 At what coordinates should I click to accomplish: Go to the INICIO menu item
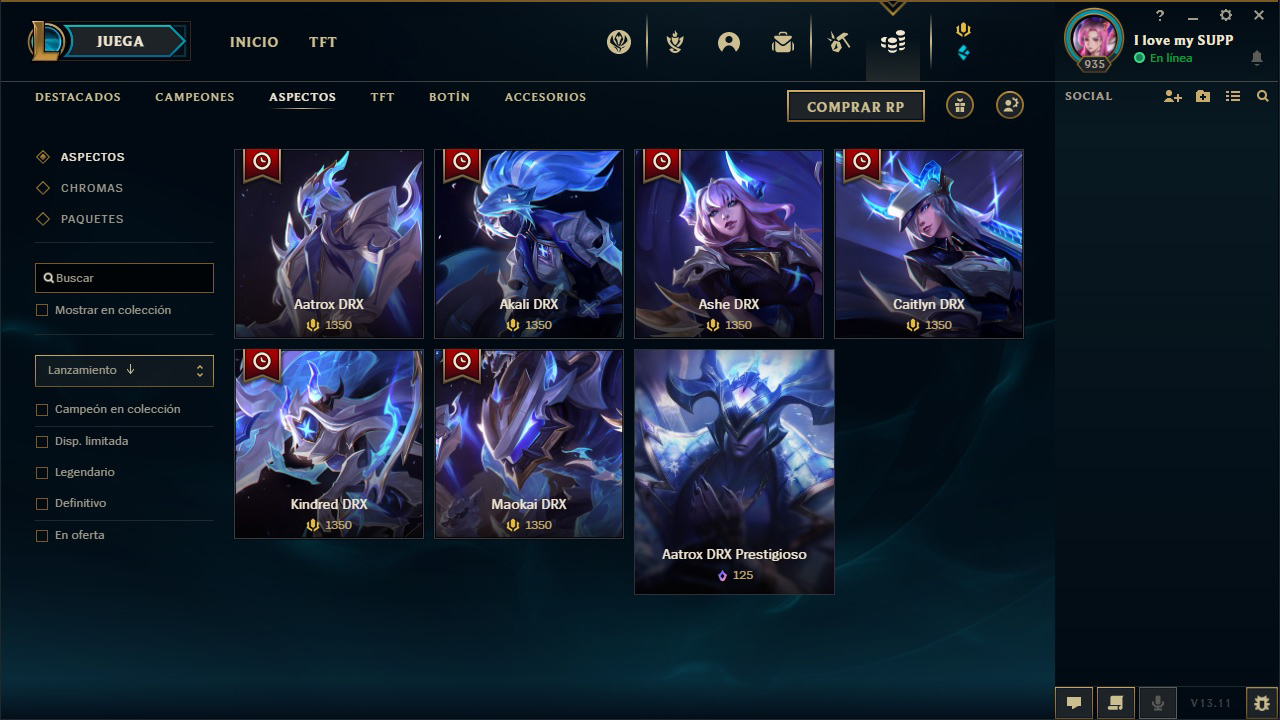pyautogui.click(x=254, y=42)
